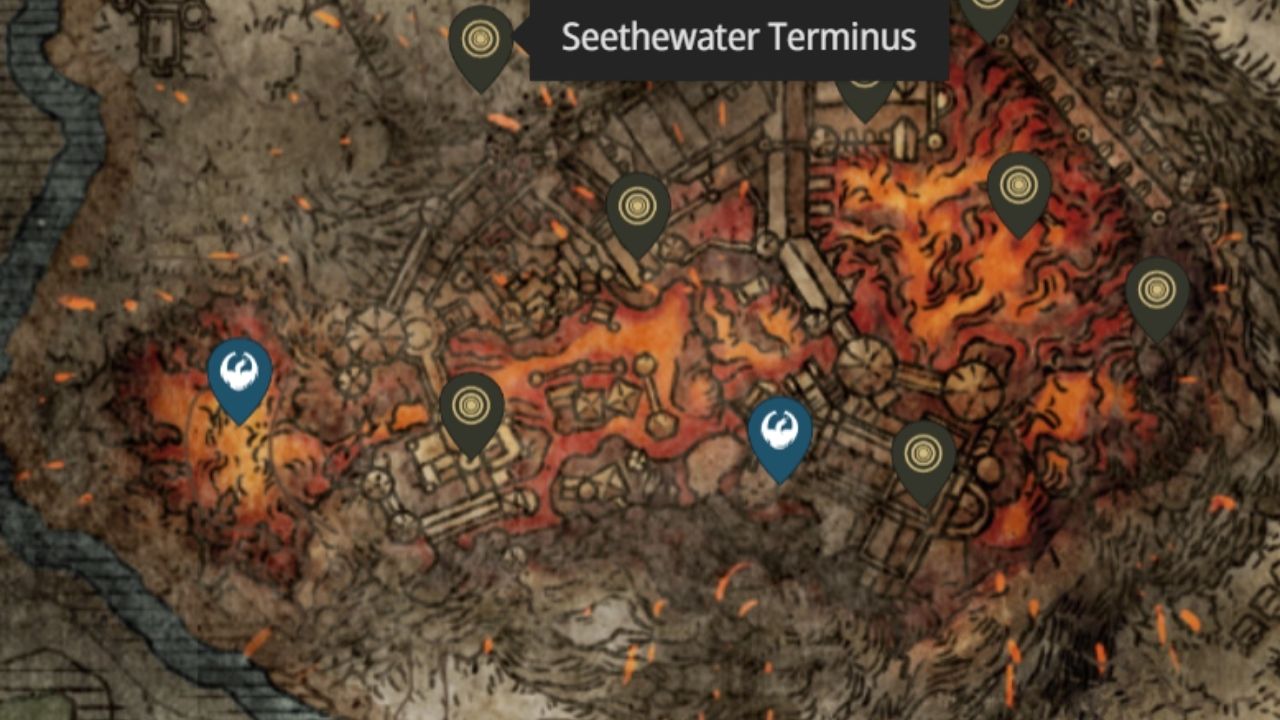Image resolution: width=1280 pixels, height=720 pixels.
Task: Click the Seethewater Terminus label
Action: pos(740,37)
